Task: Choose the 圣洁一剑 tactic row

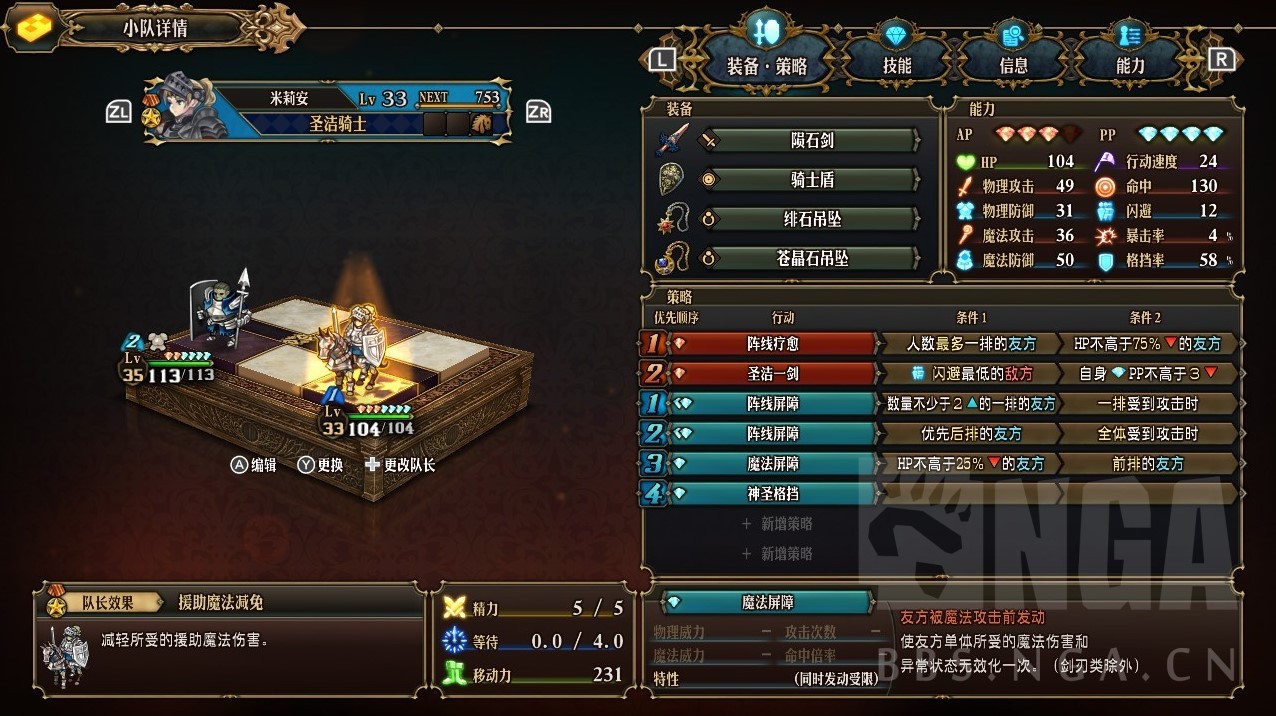Action: pos(773,373)
